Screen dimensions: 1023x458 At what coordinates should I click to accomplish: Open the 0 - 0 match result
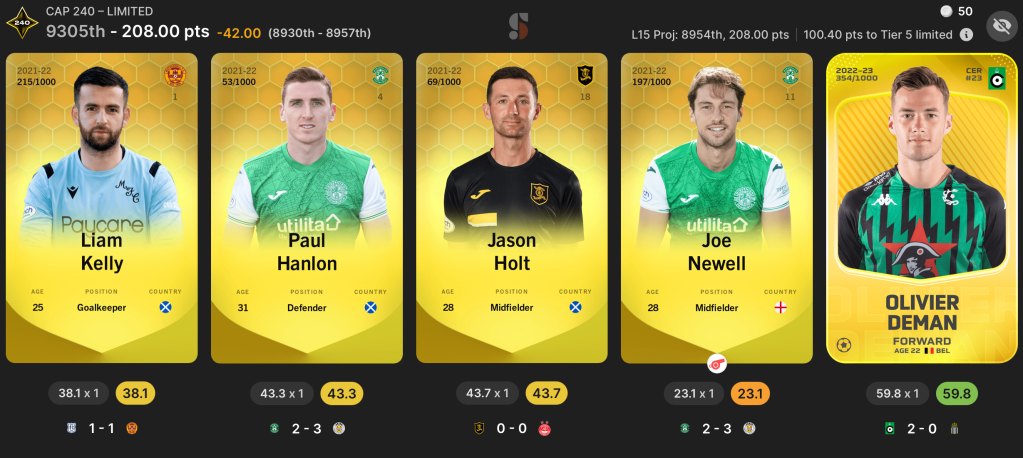512,428
